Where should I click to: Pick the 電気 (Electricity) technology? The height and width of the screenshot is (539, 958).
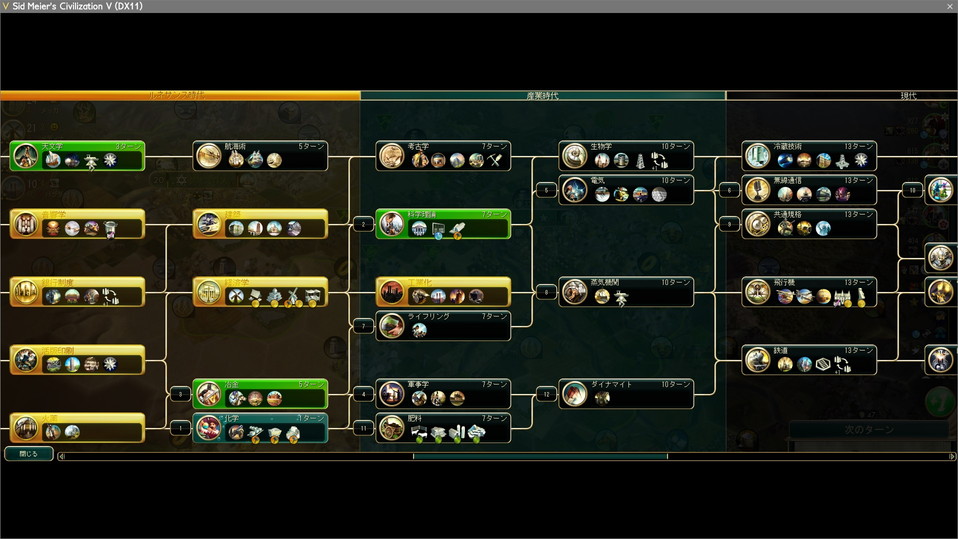[x=626, y=189]
